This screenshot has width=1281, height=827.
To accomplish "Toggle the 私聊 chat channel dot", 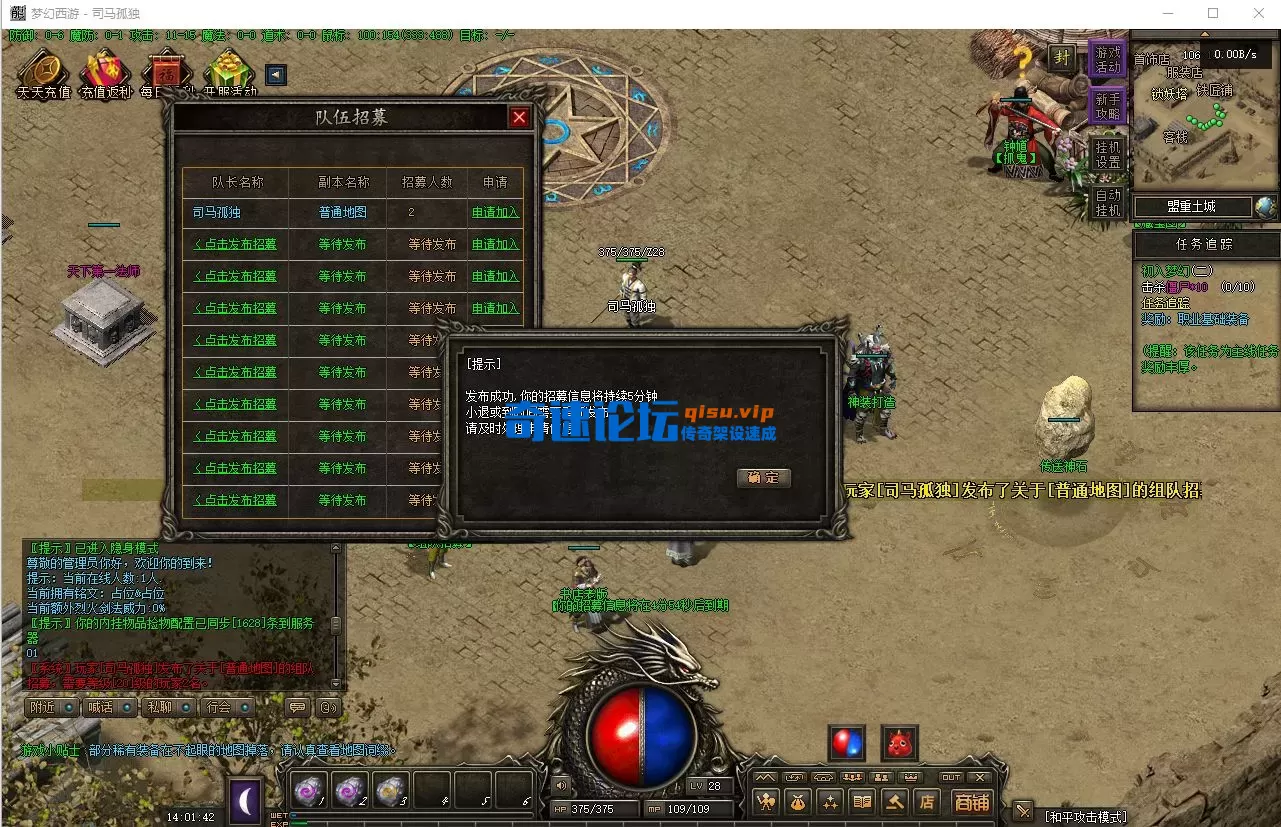I will [187, 706].
